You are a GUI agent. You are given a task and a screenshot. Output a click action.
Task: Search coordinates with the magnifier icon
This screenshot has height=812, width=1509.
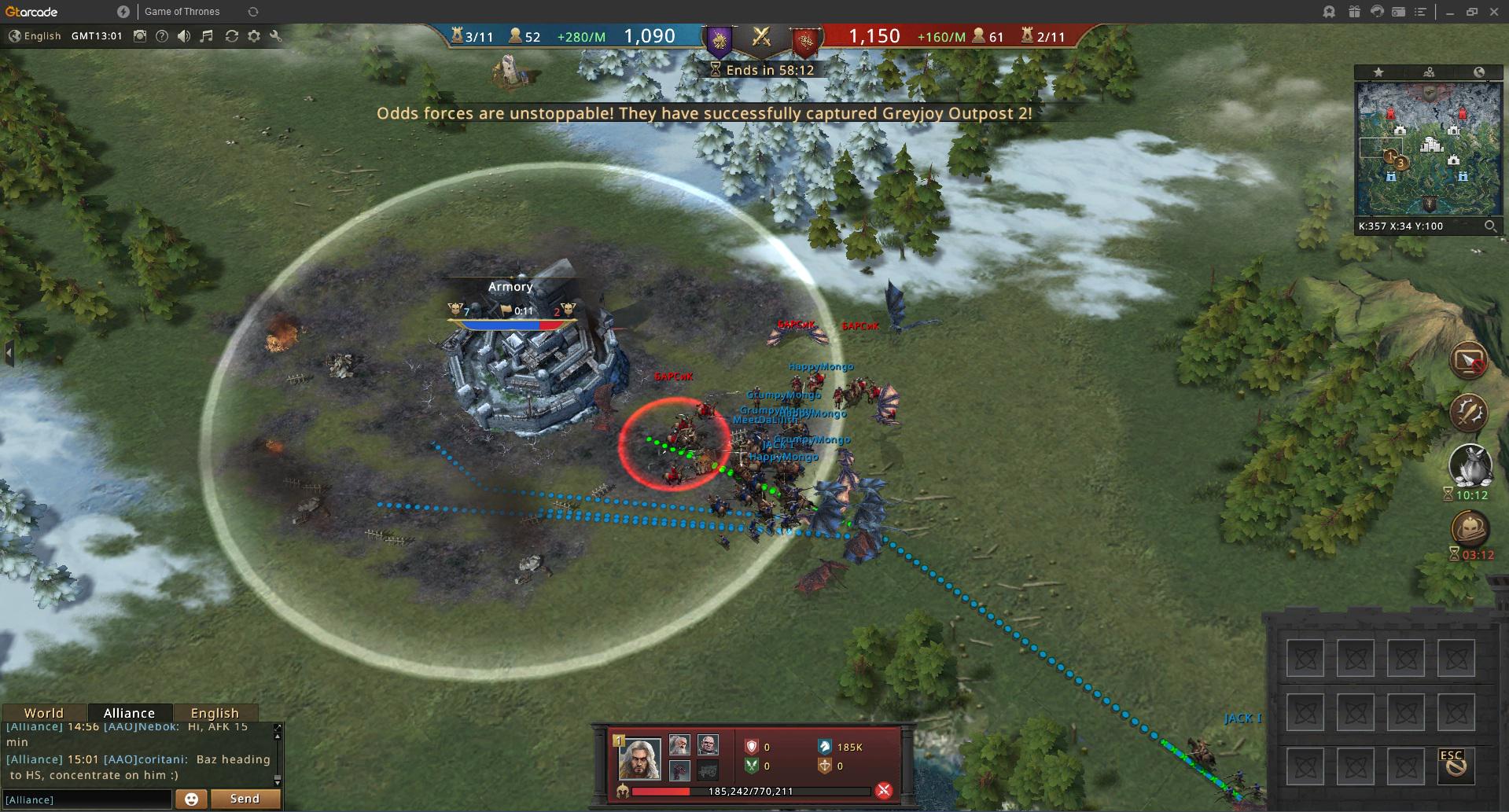[x=1489, y=226]
